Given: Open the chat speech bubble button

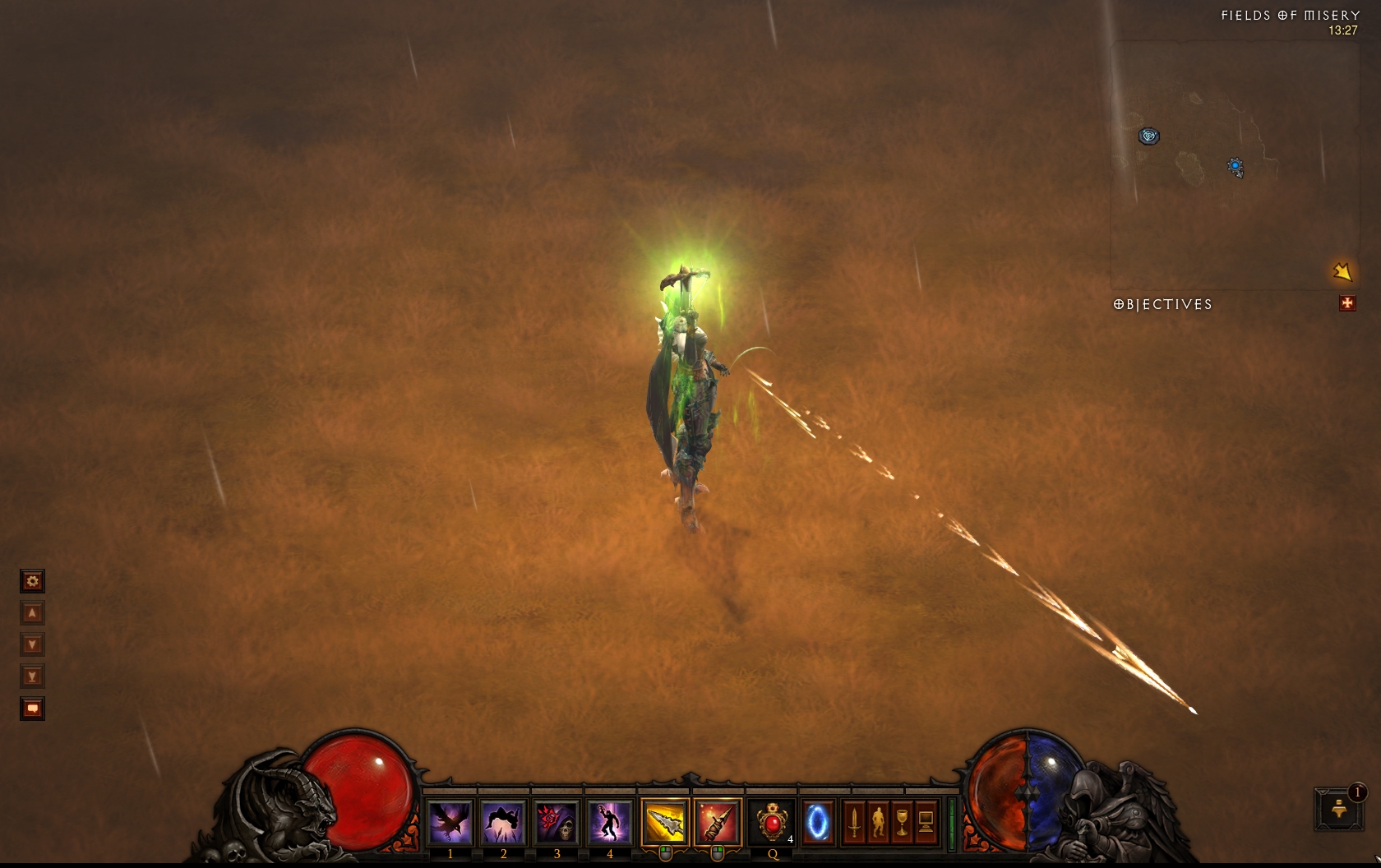Looking at the screenshot, I should (32, 709).
